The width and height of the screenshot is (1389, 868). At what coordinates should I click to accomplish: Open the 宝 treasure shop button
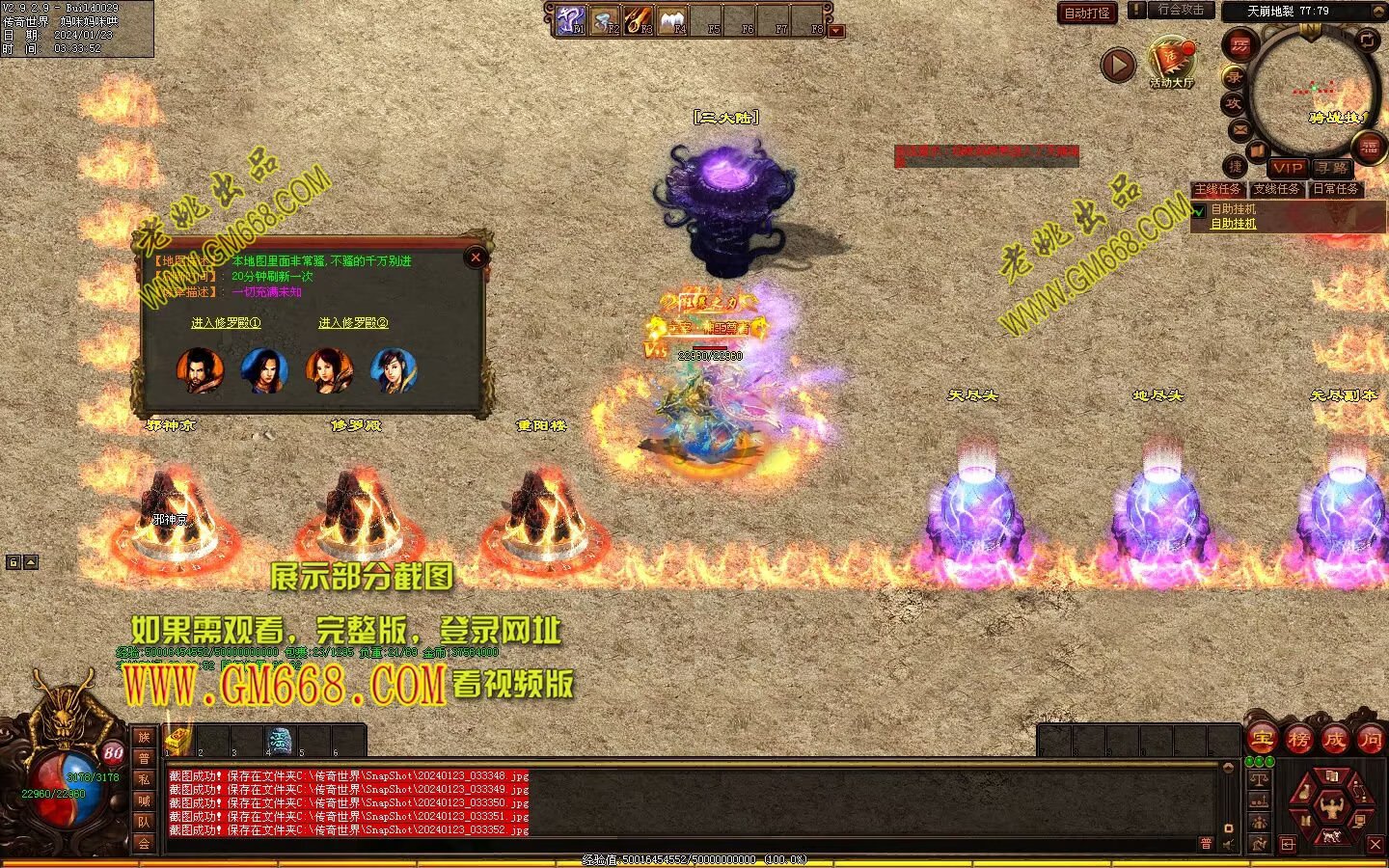coord(1262,740)
